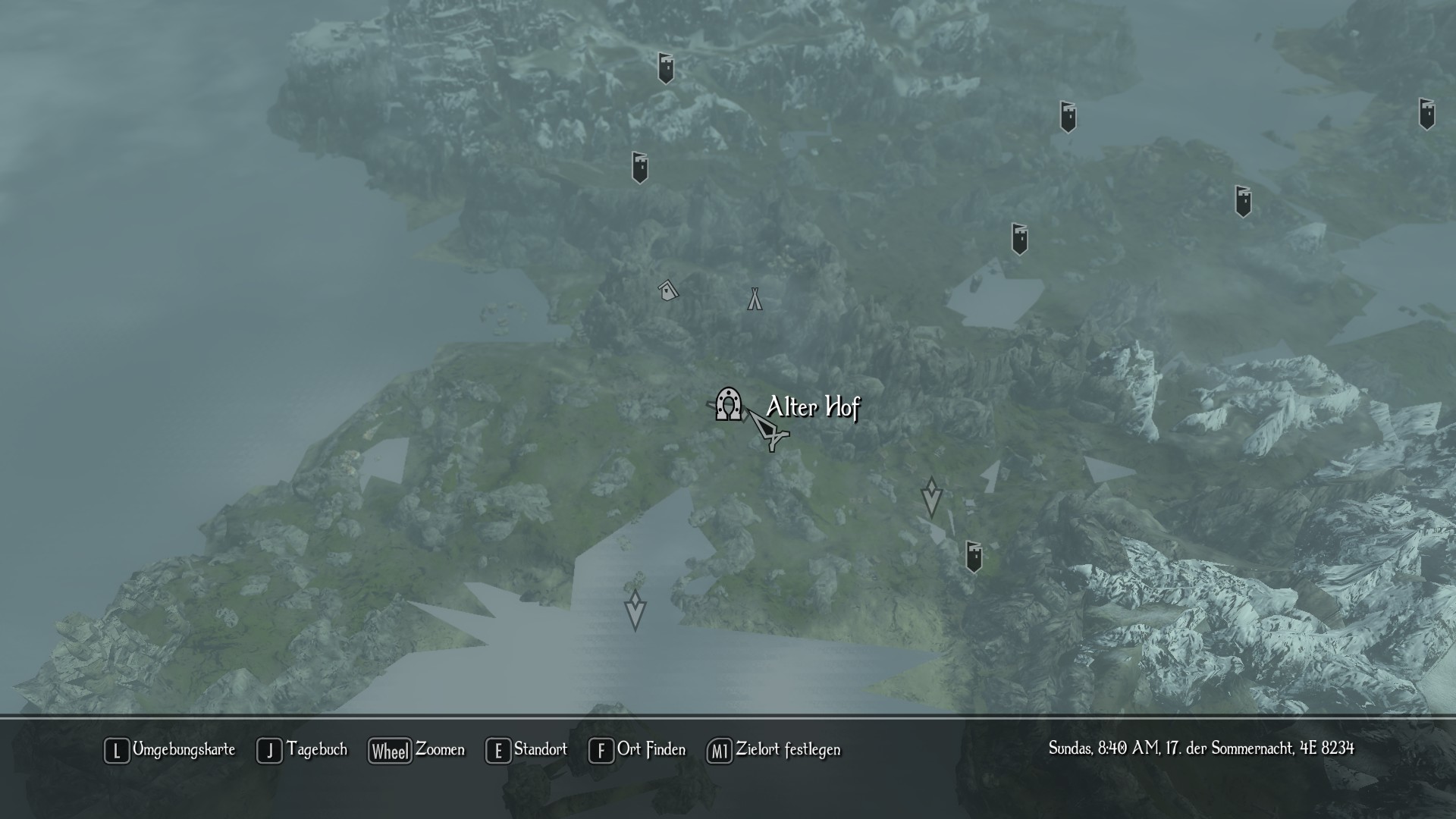Select the small hut map marker
This screenshot has width=1456, height=819.
pos(667,290)
